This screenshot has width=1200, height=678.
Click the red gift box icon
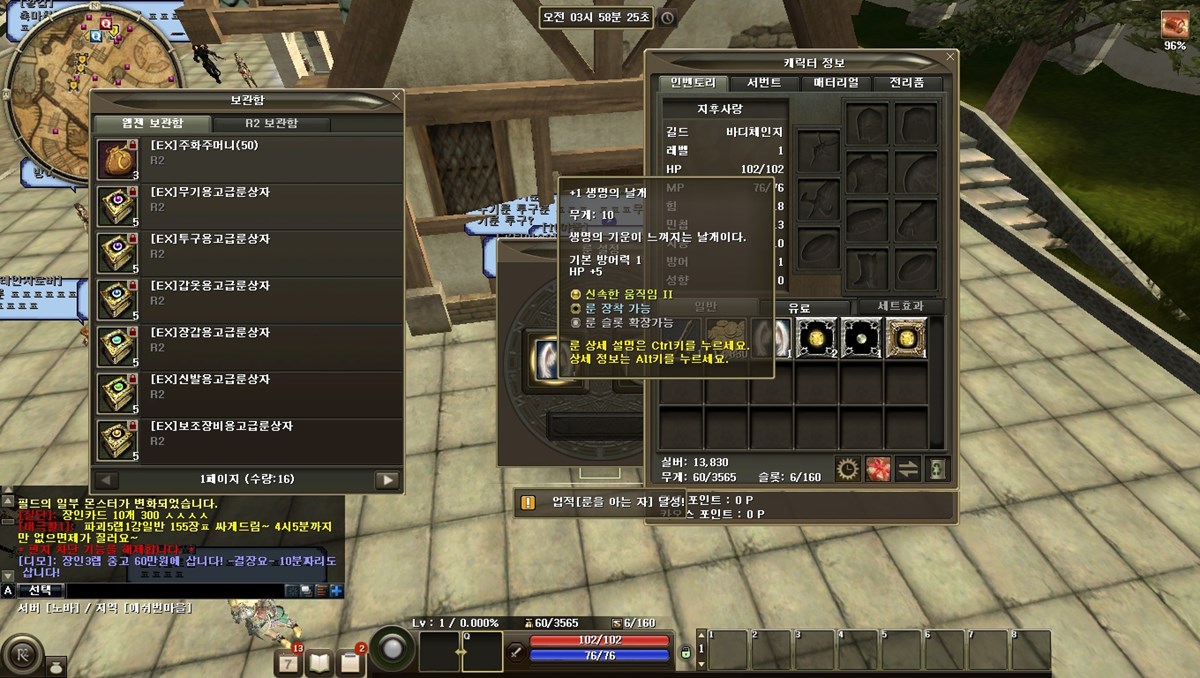(878, 468)
